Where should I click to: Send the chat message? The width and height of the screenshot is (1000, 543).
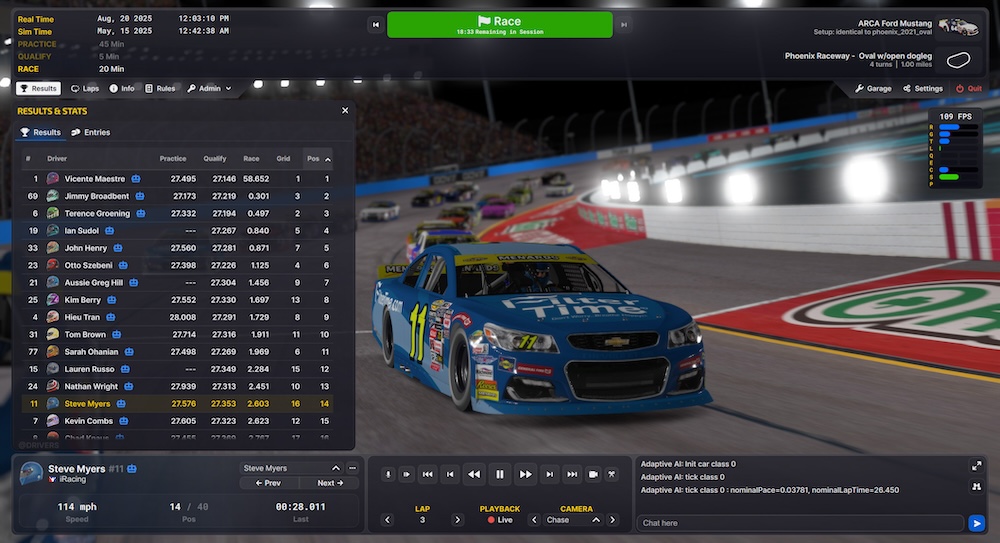(x=977, y=523)
